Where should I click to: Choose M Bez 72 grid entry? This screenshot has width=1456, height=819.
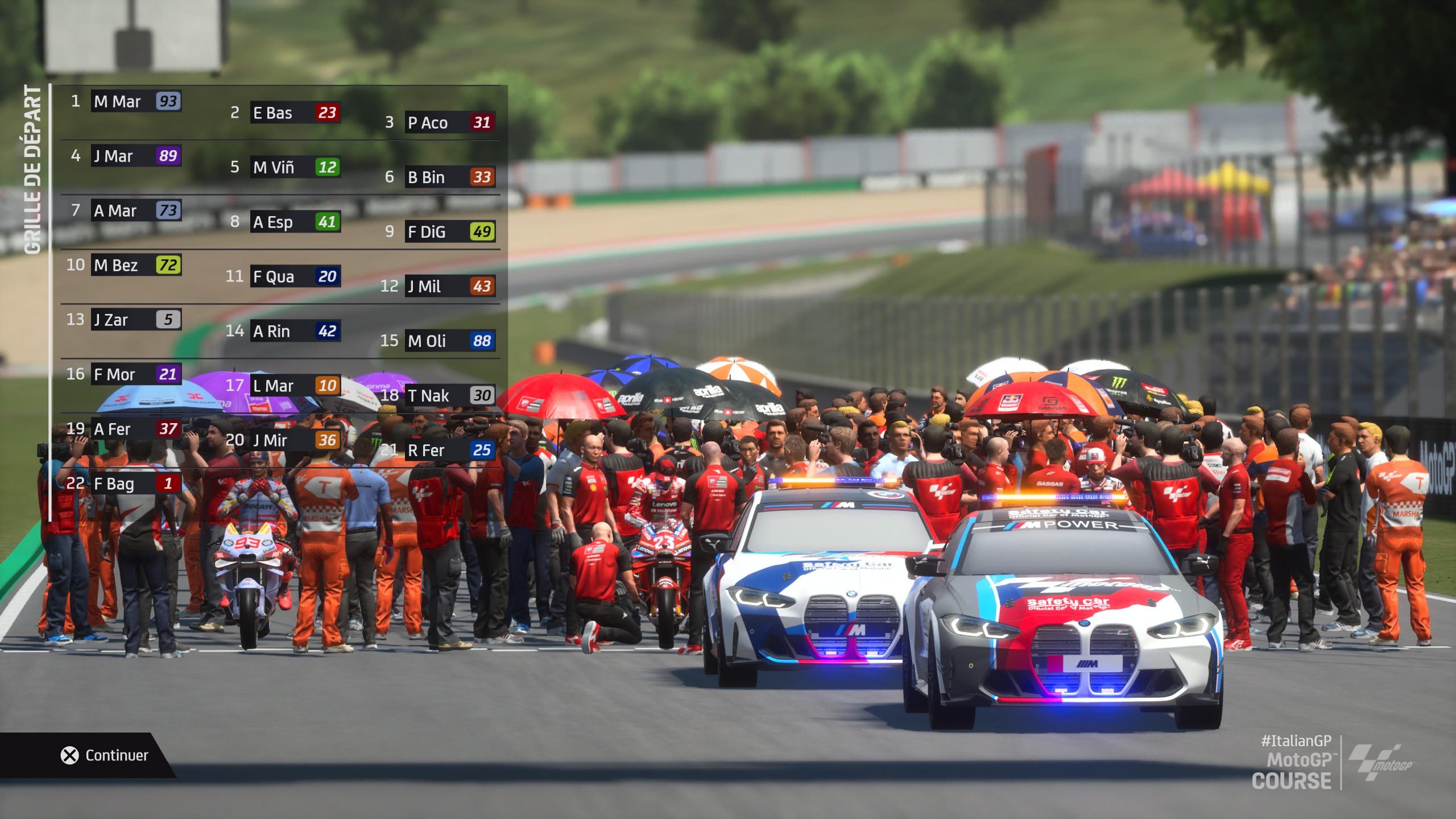coord(136,265)
